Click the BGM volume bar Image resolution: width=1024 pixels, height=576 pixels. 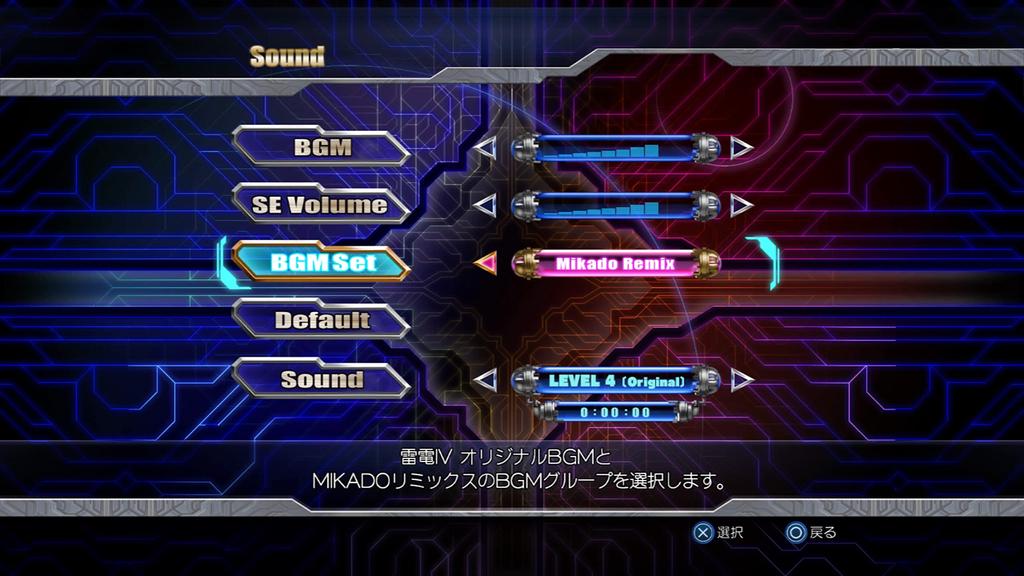(x=615, y=149)
